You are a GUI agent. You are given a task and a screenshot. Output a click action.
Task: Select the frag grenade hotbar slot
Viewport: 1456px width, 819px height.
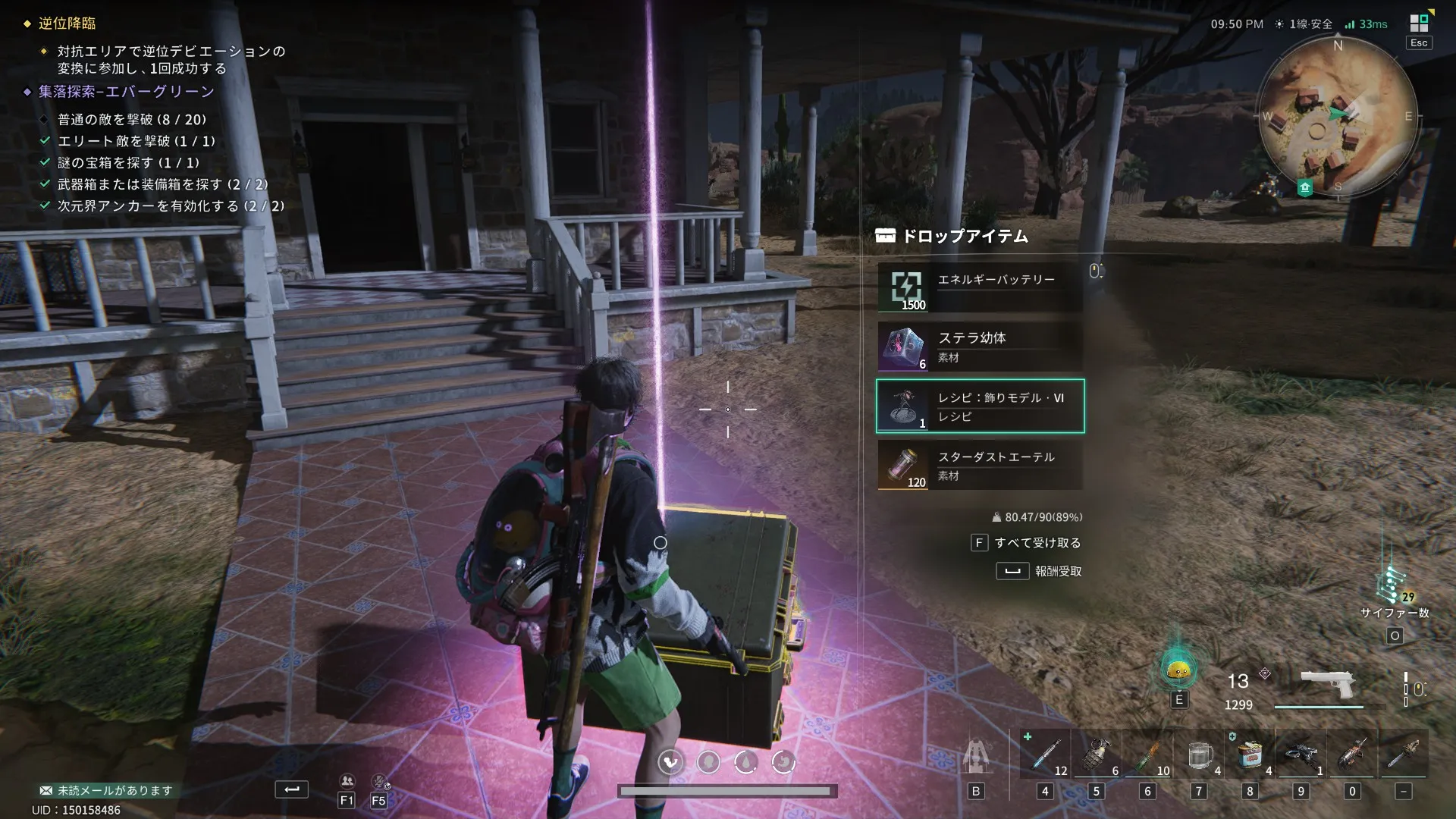click(x=1097, y=755)
